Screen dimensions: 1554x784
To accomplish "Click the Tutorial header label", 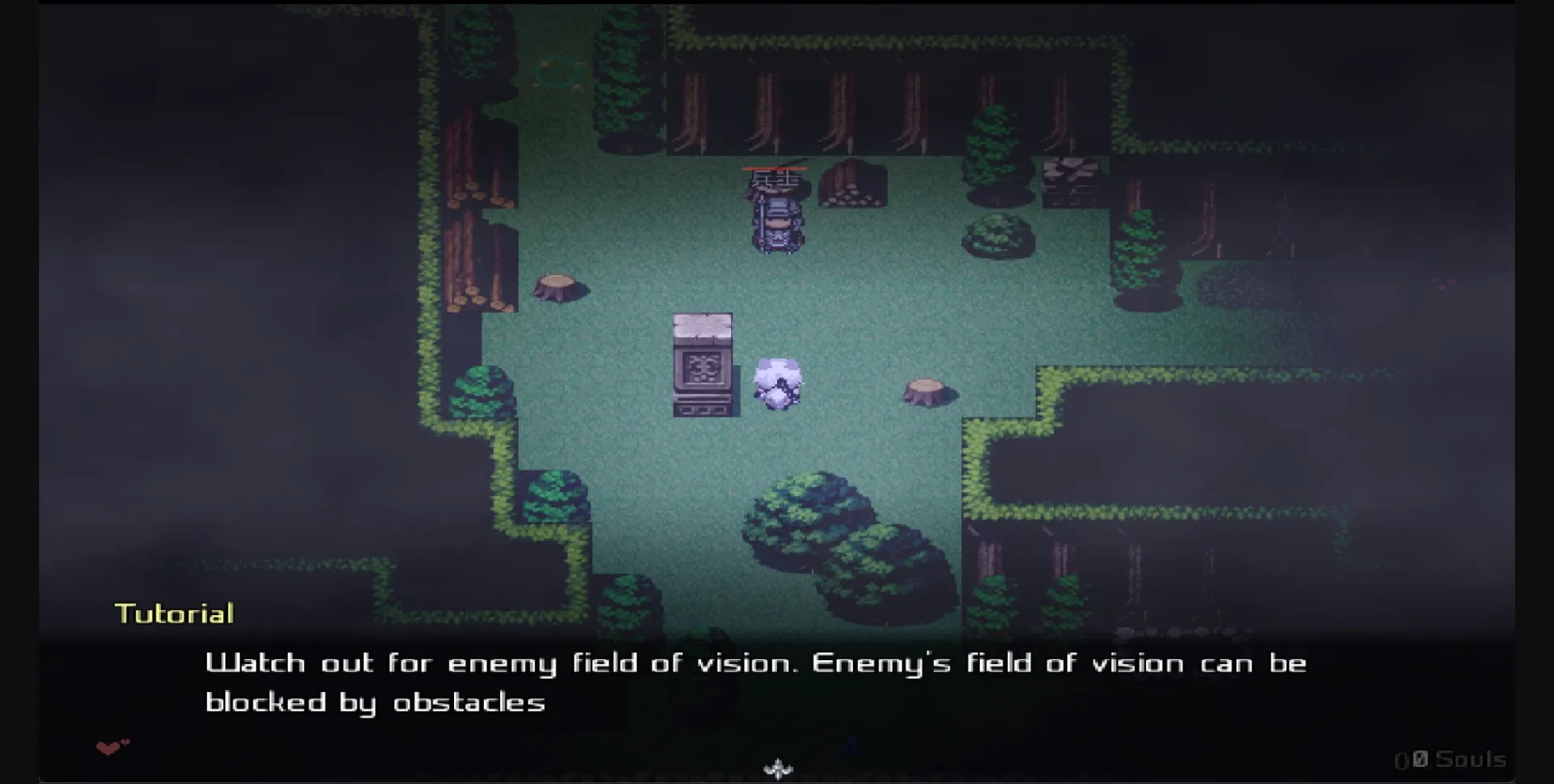I will point(174,613).
